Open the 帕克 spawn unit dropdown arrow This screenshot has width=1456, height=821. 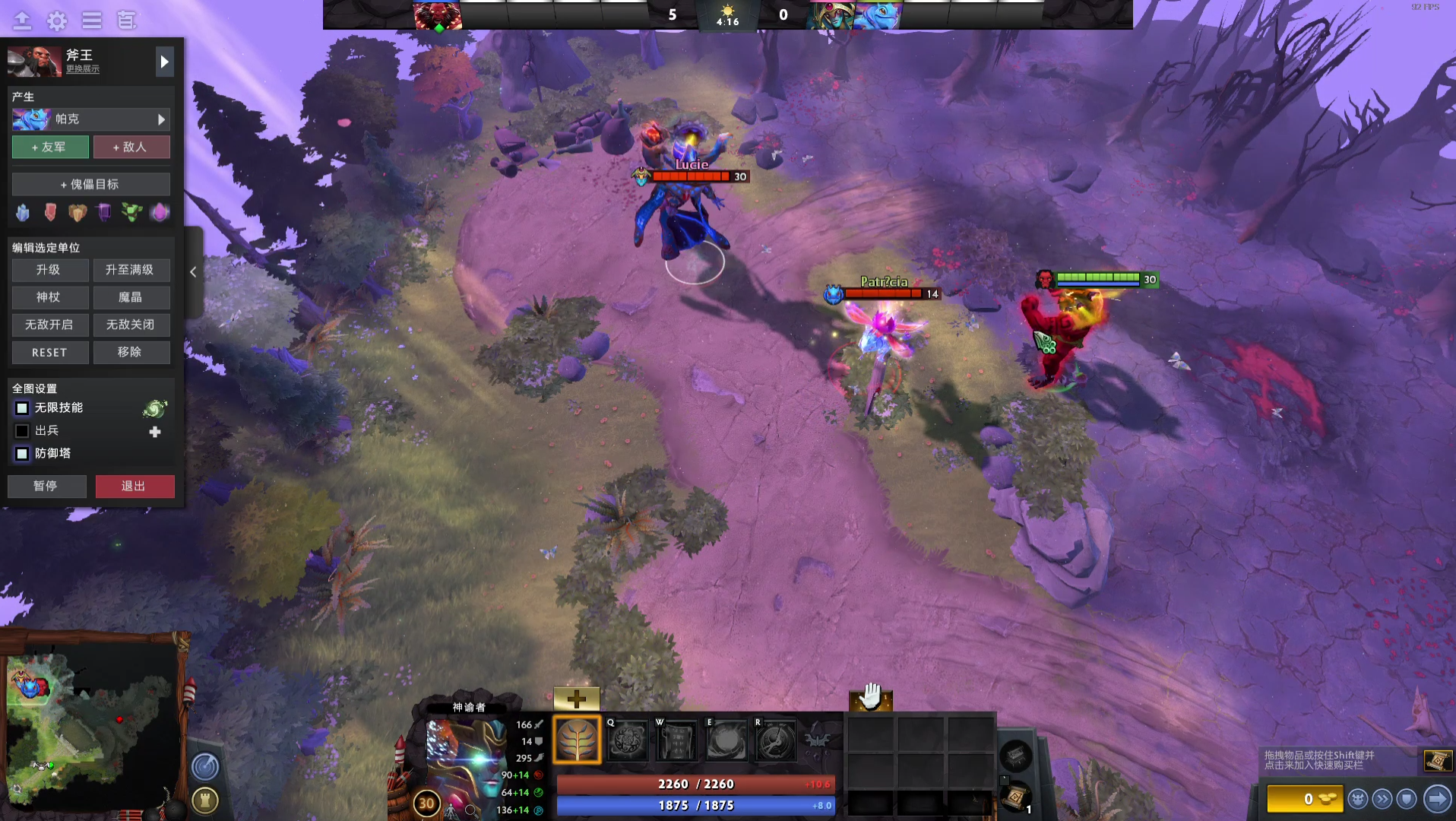click(160, 119)
